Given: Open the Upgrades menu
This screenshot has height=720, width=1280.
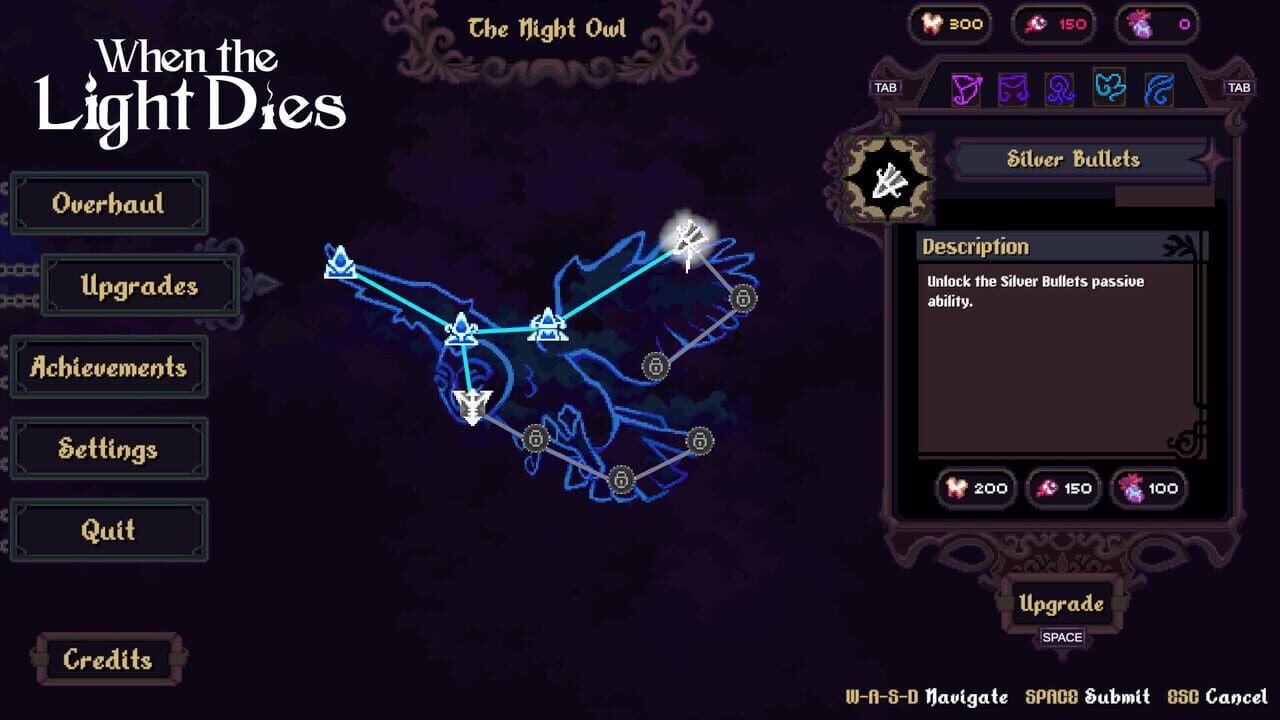Looking at the screenshot, I should tap(139, 285).
